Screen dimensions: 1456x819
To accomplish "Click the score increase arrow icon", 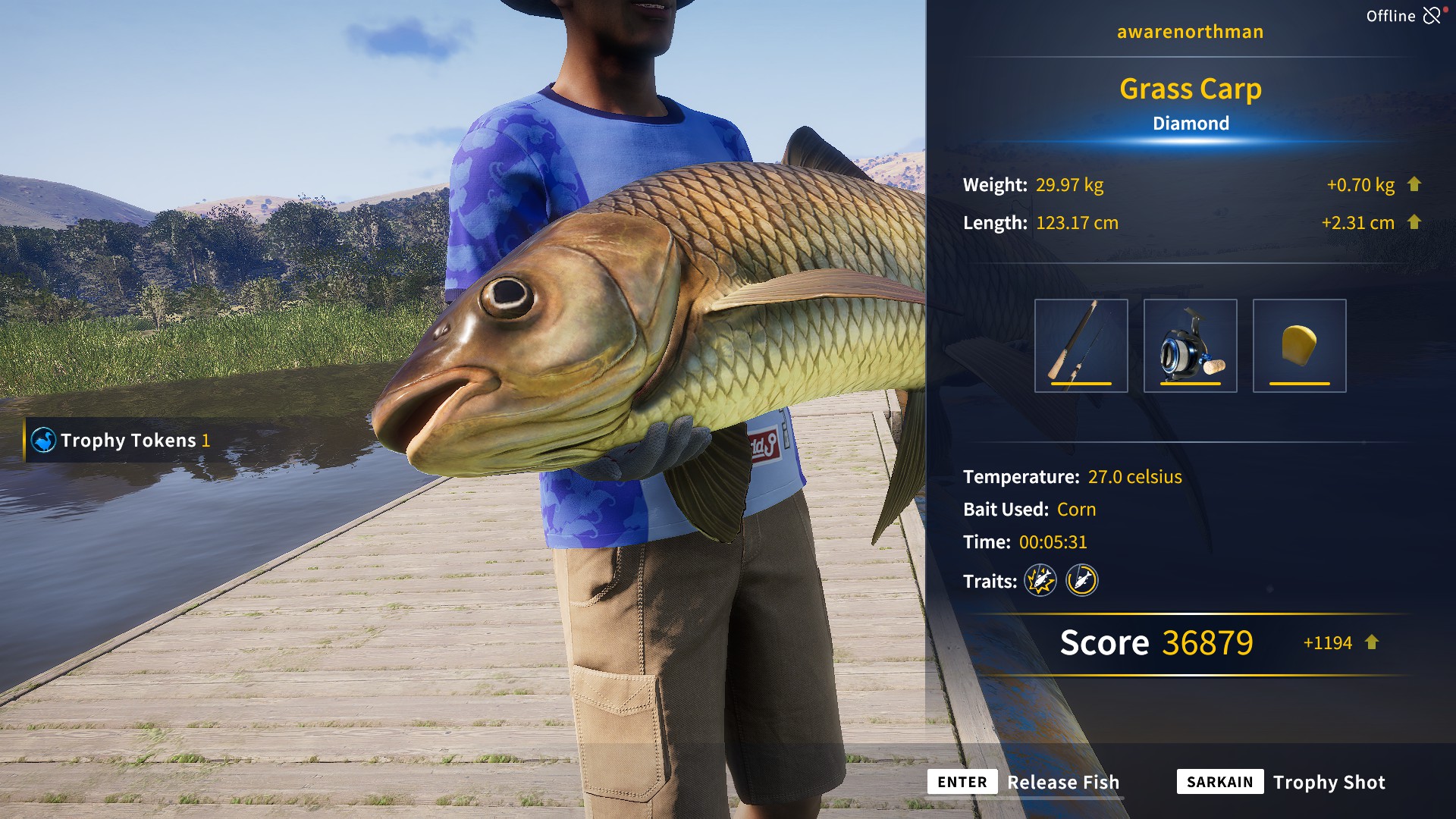I will (x=1373, y=642).
